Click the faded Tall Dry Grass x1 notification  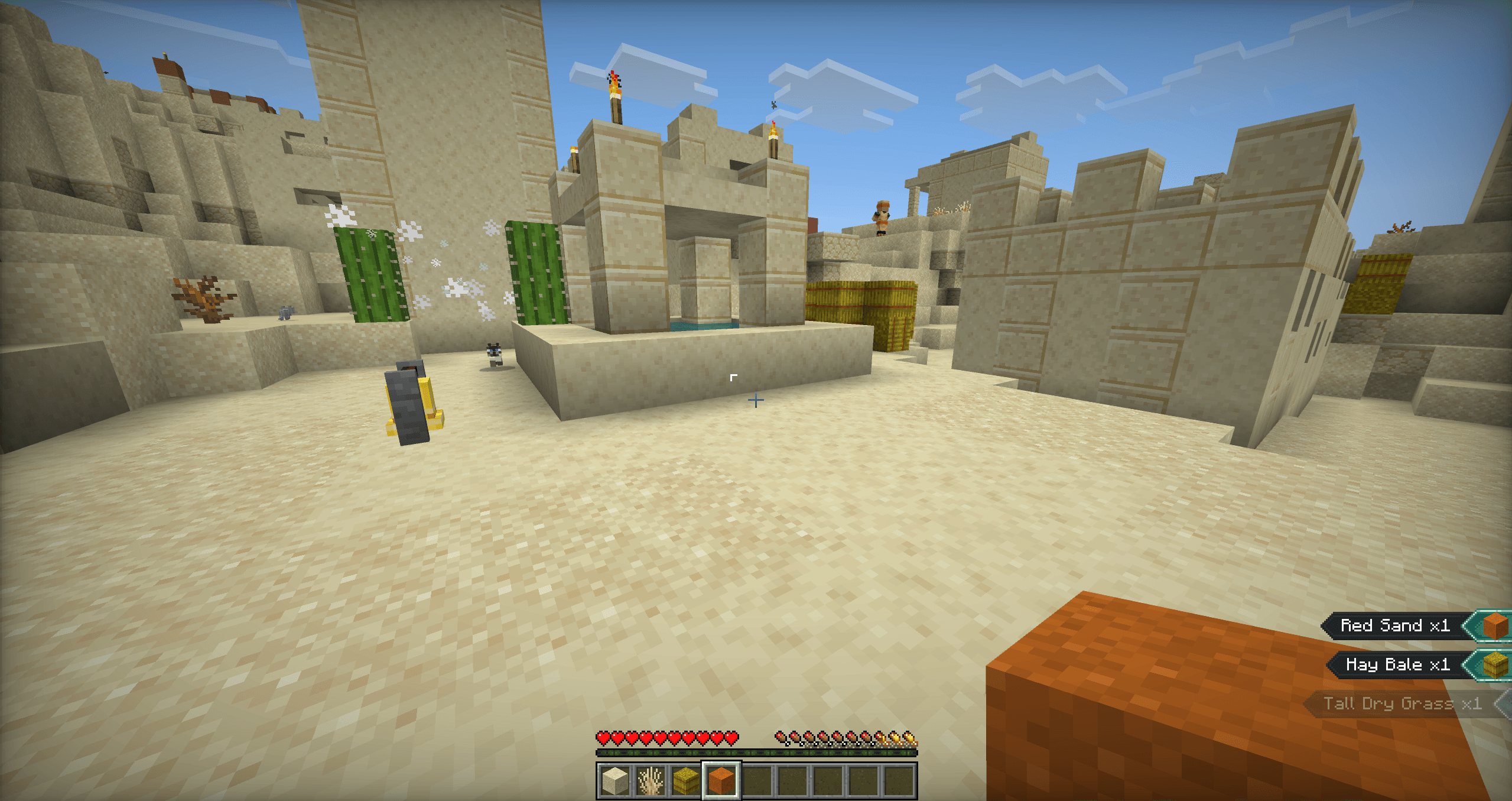(1397, 703)
